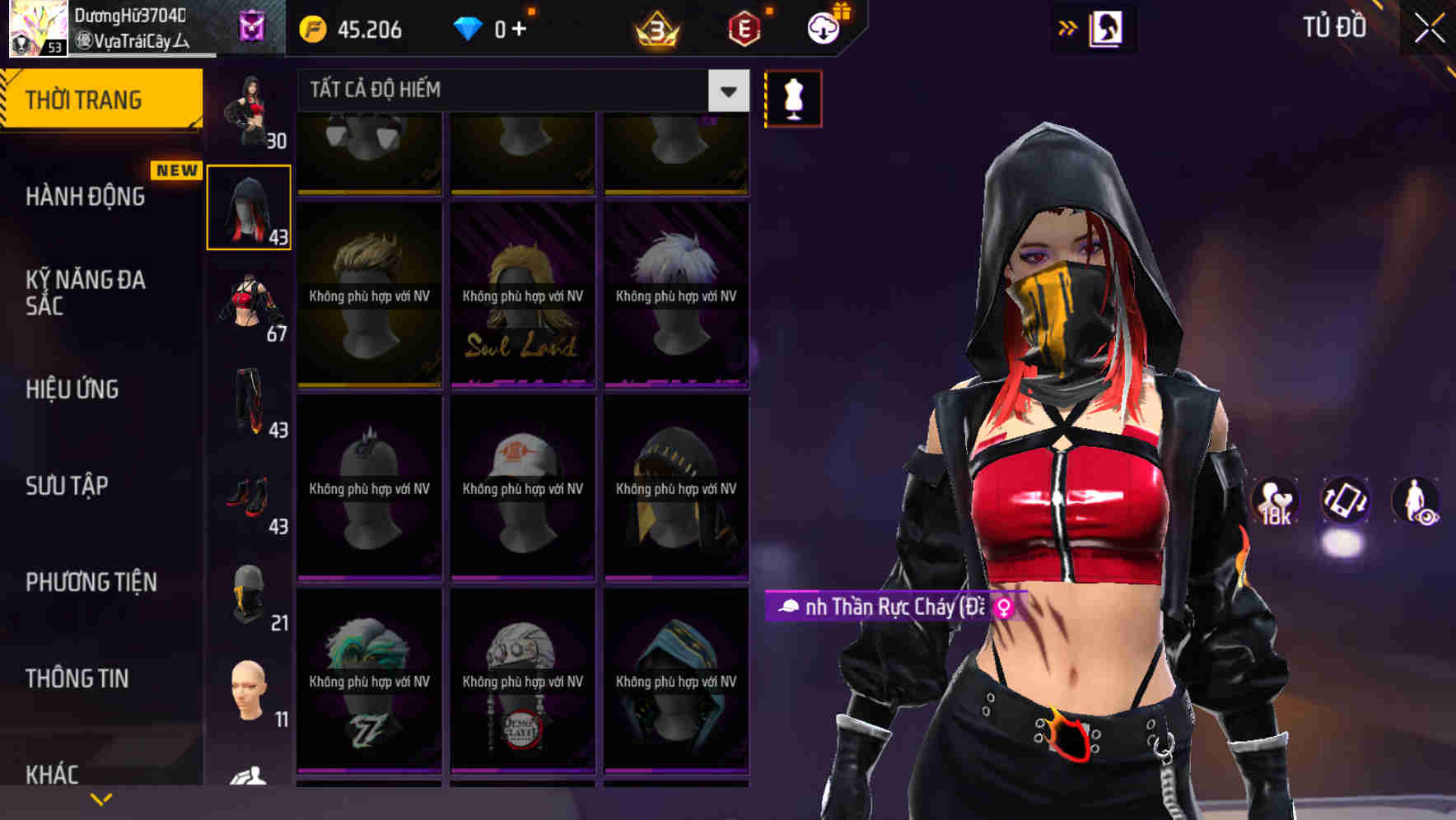Toggle the mannequin outfit preview
This screenshot has height=820, width=1456.
tap(793, 97)
